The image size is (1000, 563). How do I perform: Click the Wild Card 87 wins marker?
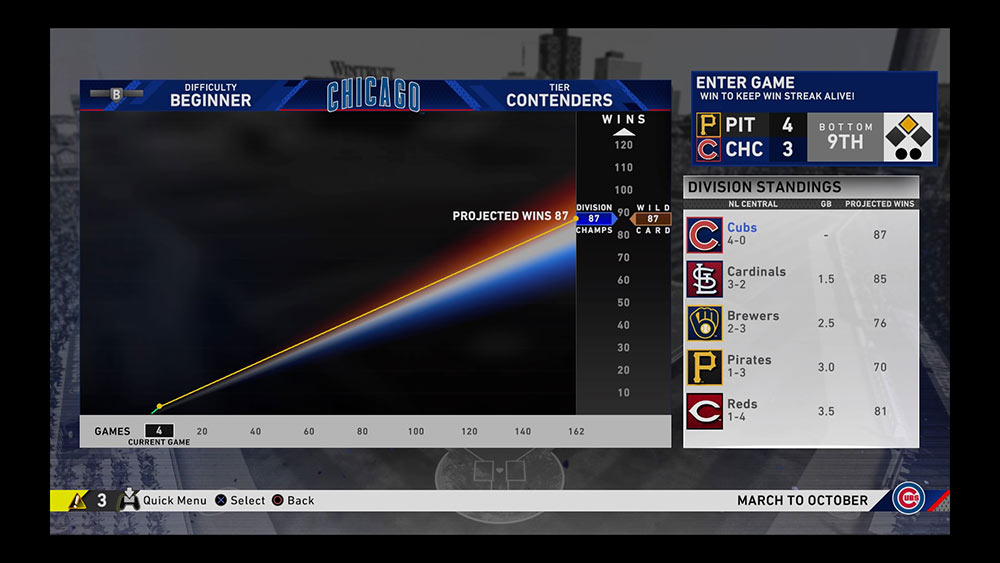point(652,219)
